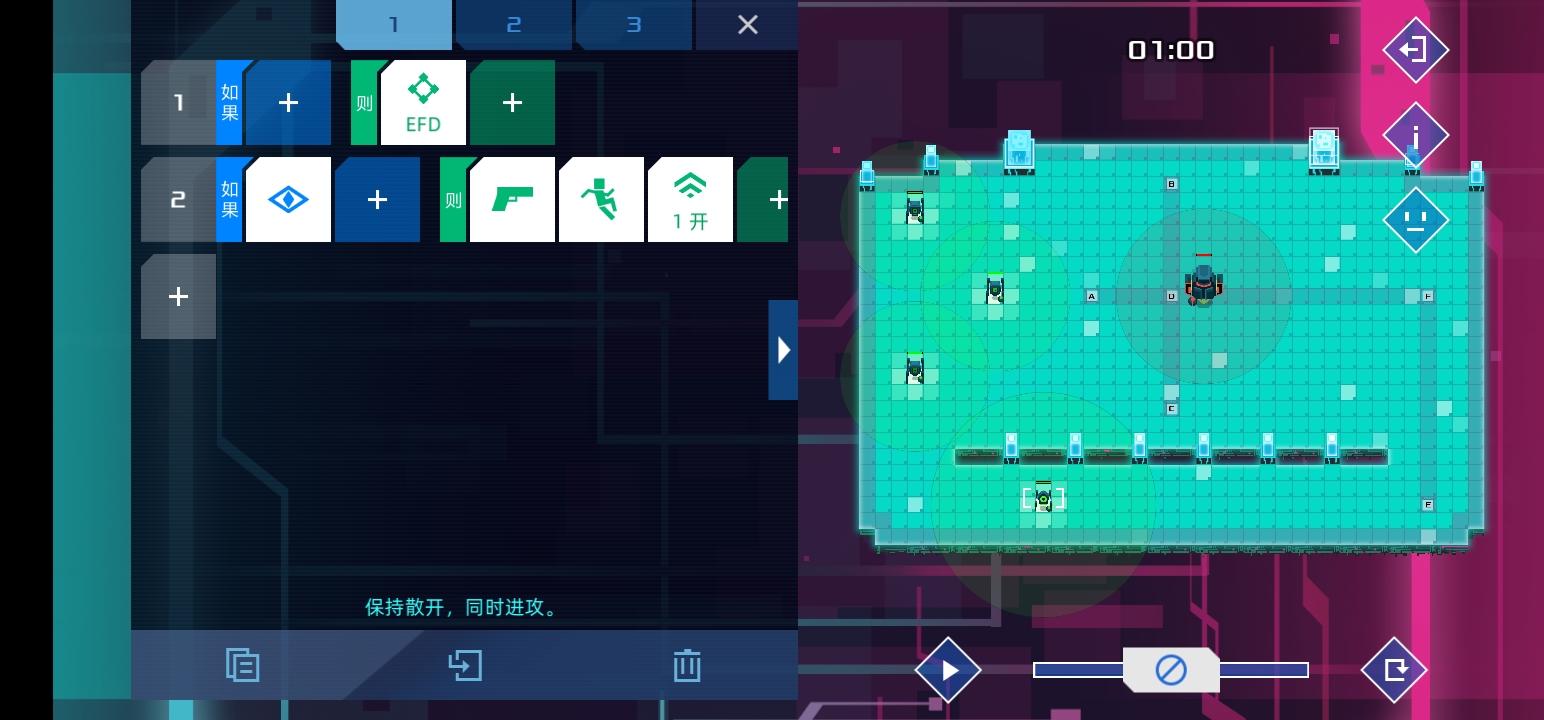Viewport: 1544px width, 720px height.
Task: Create a new rule with the plus tile
Action: 178,296
